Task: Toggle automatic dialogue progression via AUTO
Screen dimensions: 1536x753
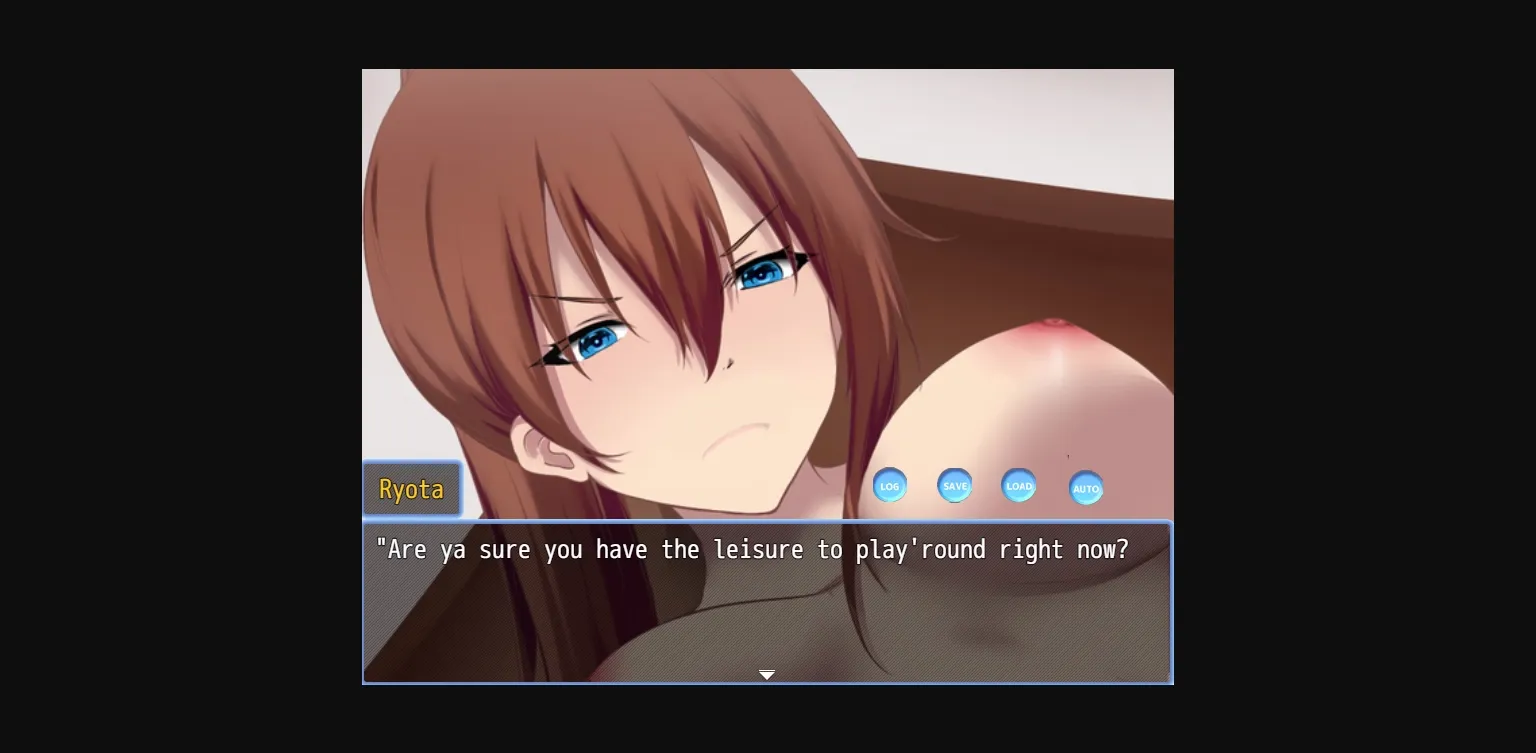Action: [x=1086, y=488]
